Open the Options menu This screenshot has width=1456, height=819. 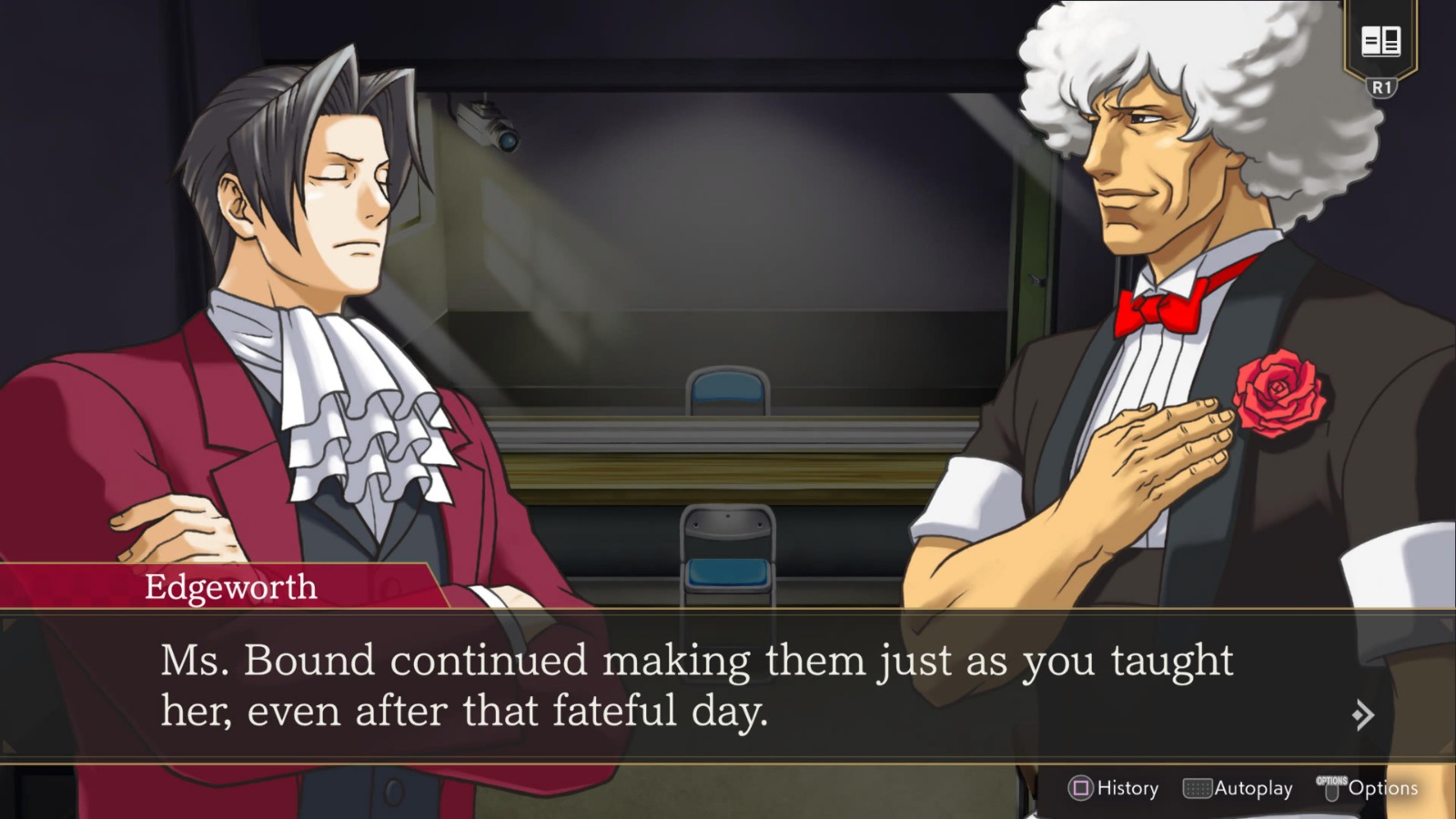[1374, 788]
